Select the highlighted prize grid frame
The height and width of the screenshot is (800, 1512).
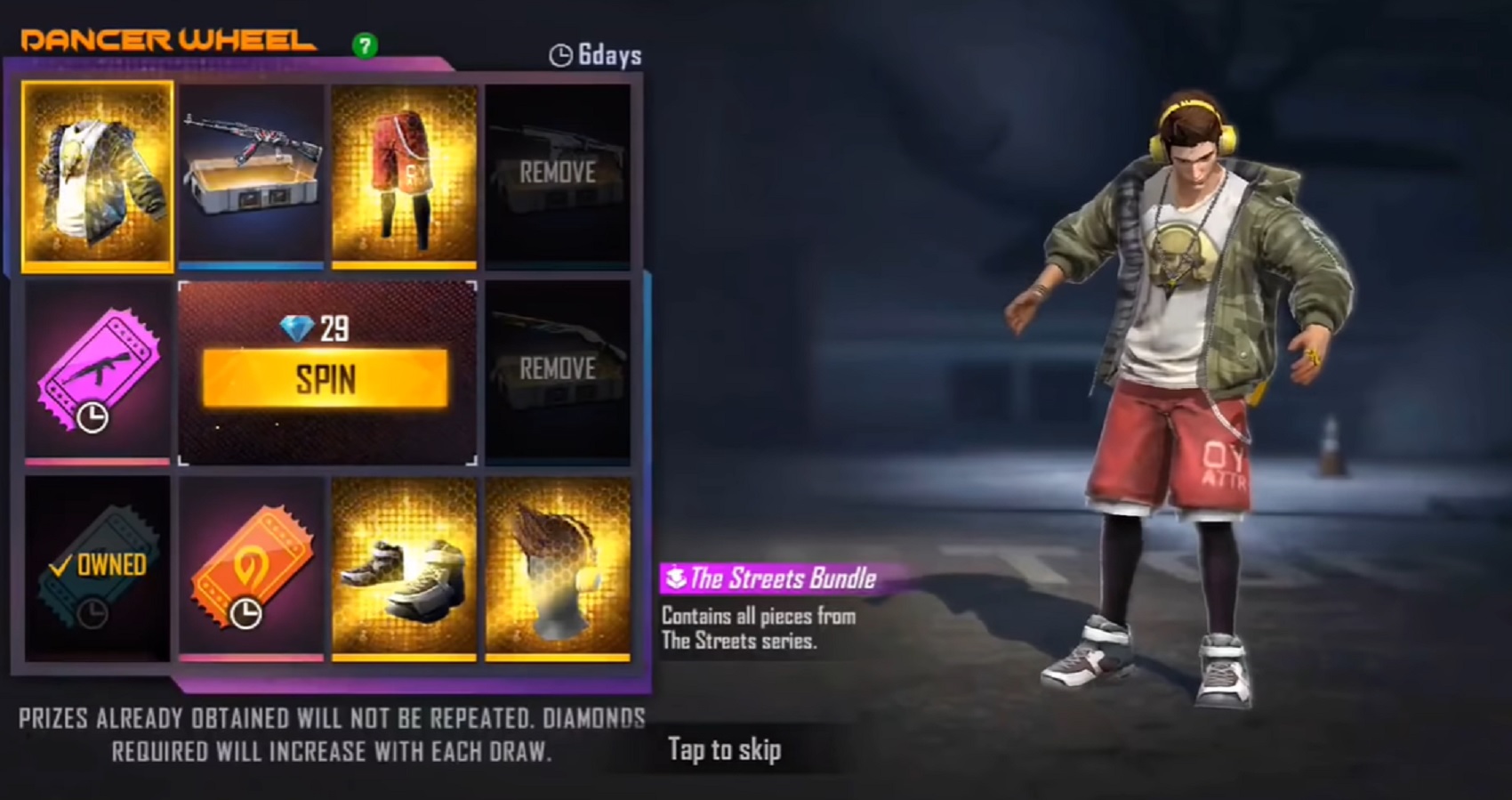click(98, 174)
